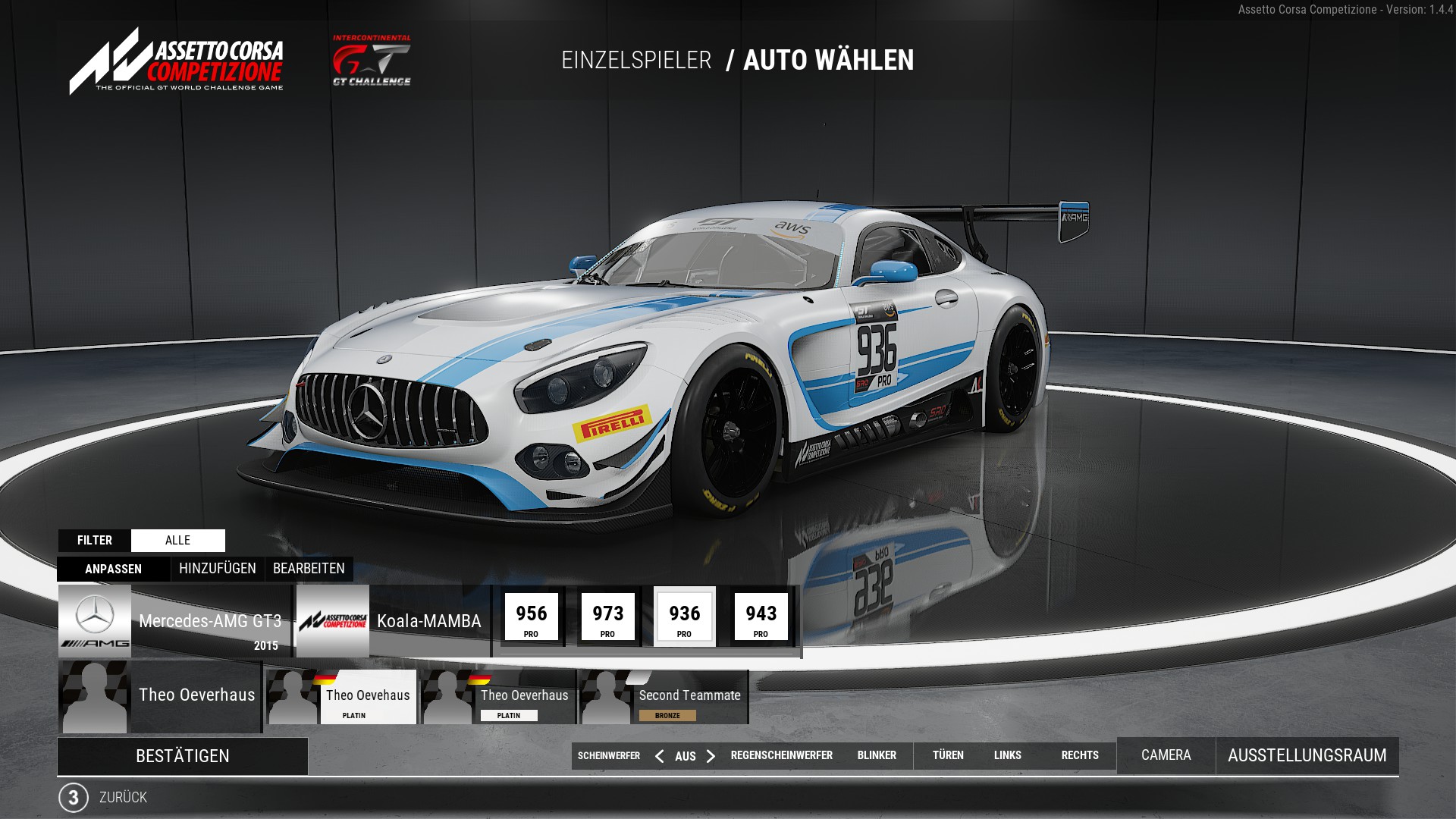Screen dimensions: 1456x819
Task: Open the Ausstellungsraum showroom view
Action: pyautogui.click(x=1307, y=755)
